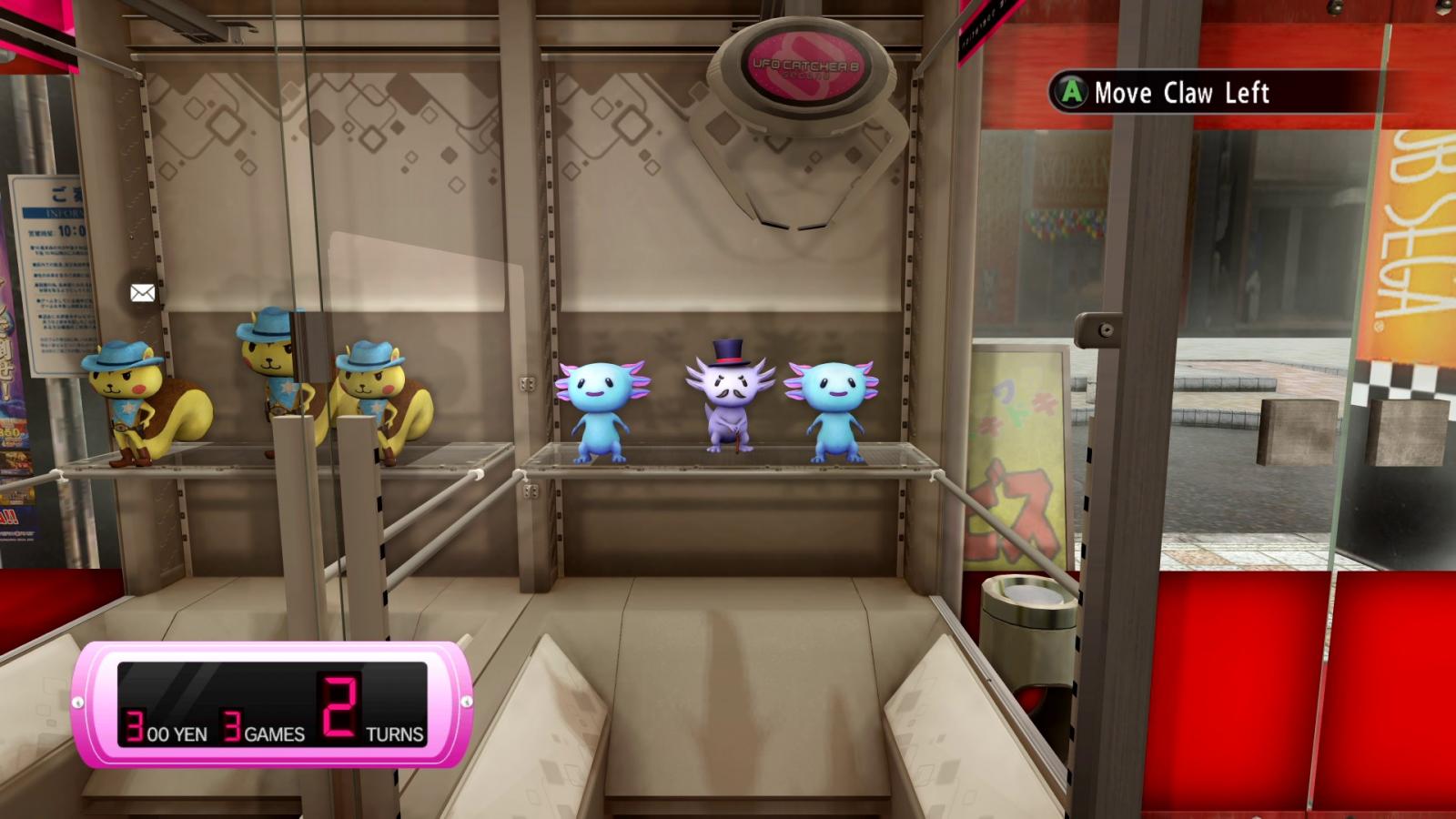Open the envelope mail notification icon
The height and width of the screenshot is (819, 1456).
click(x=143, y=293)
